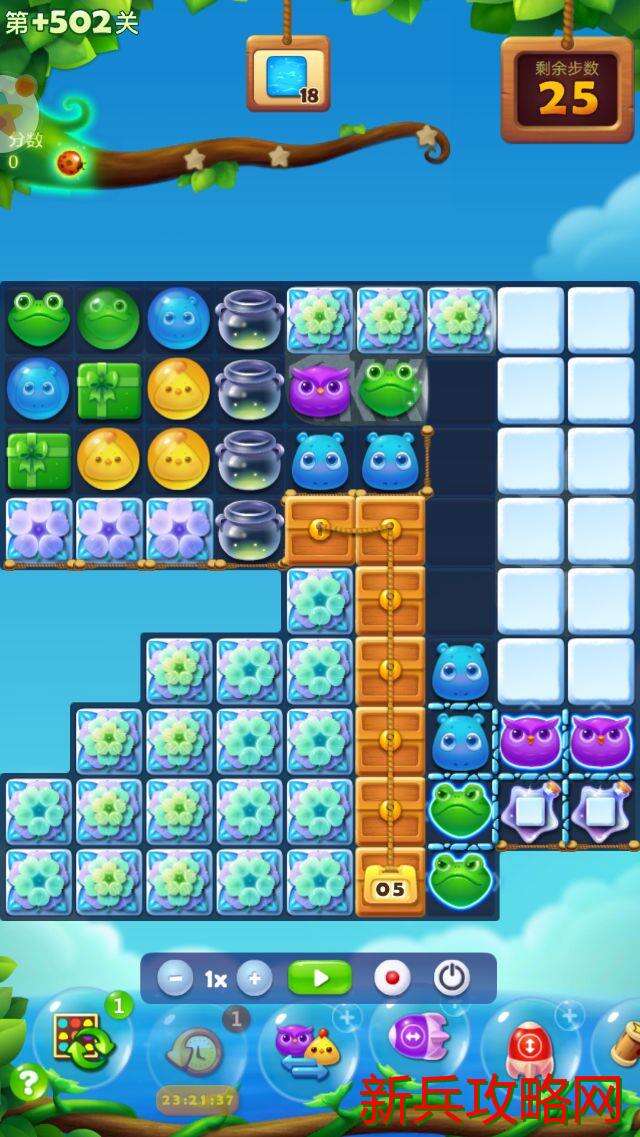Use the board shuffle booster

pyautogui.click(x=82, y=1040)
